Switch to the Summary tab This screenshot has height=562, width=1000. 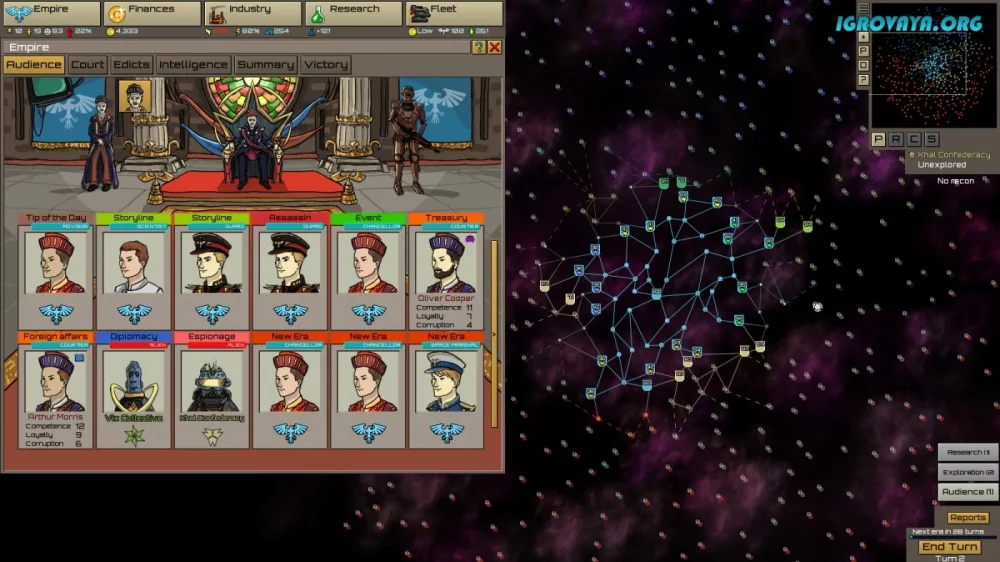pos(265,65)
